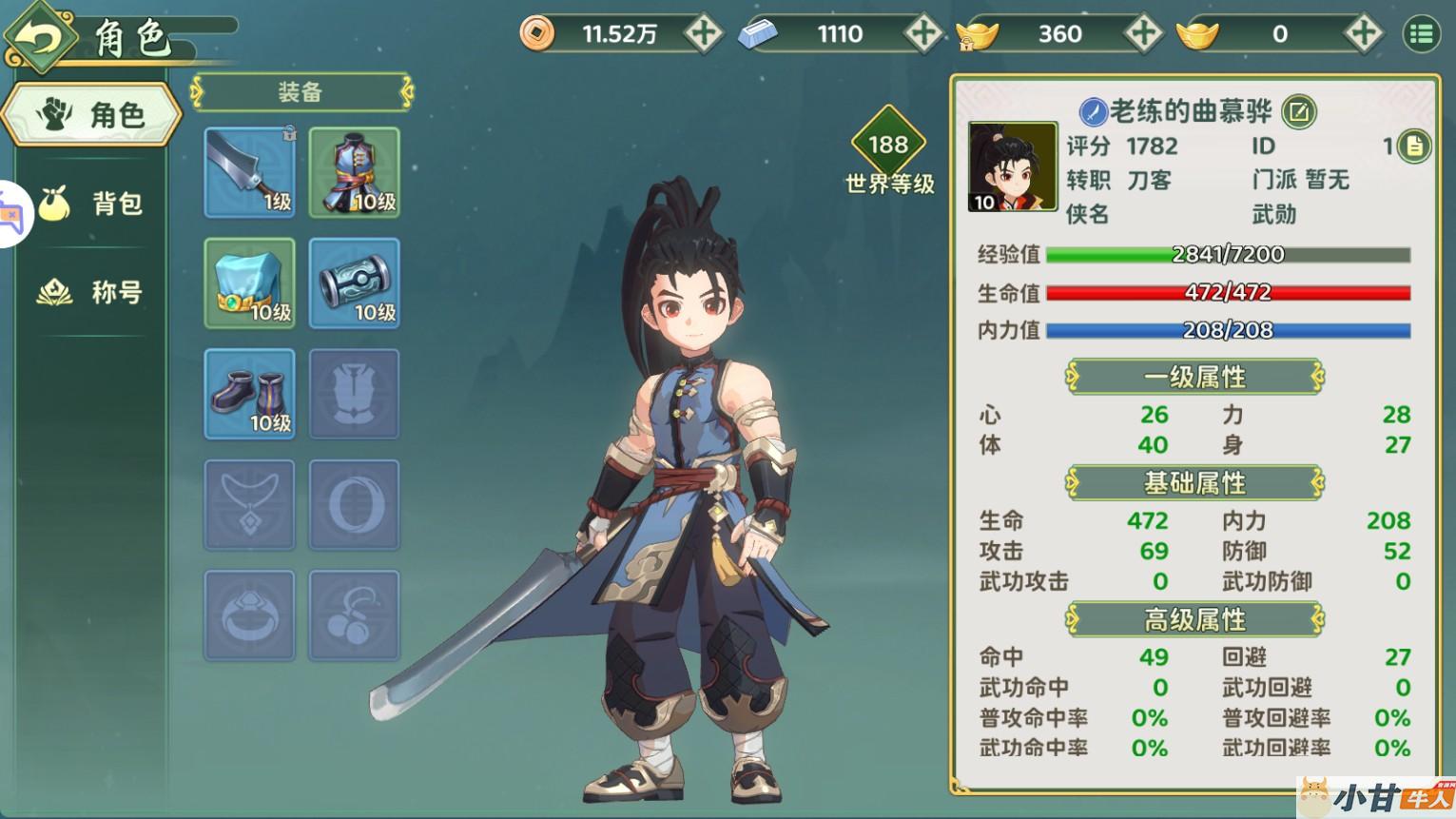Open the 背包 backpack tab
This screenshot has height=819, width=1456.
coord(92,203)
